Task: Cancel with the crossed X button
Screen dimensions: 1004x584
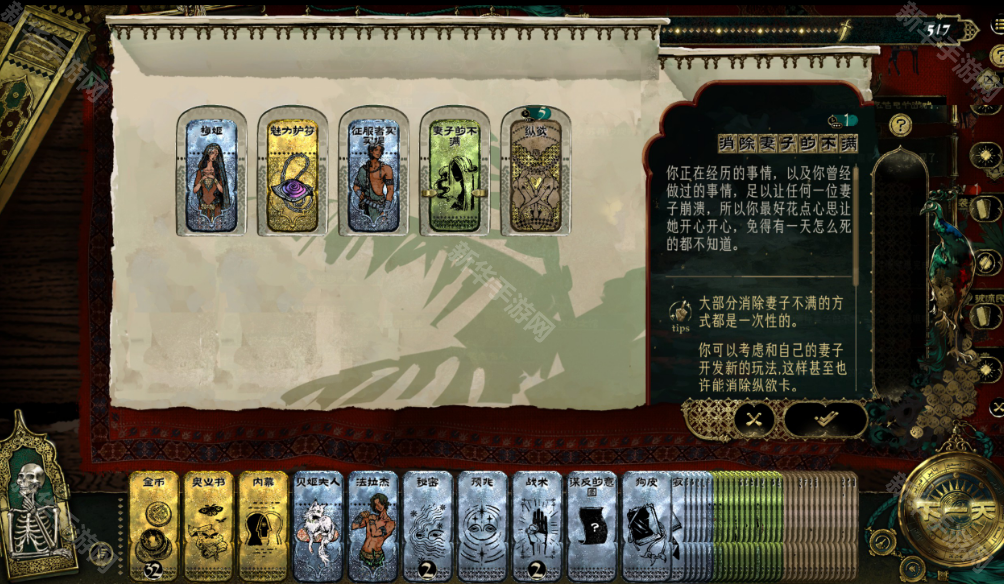Action: (x=754, y=420)
